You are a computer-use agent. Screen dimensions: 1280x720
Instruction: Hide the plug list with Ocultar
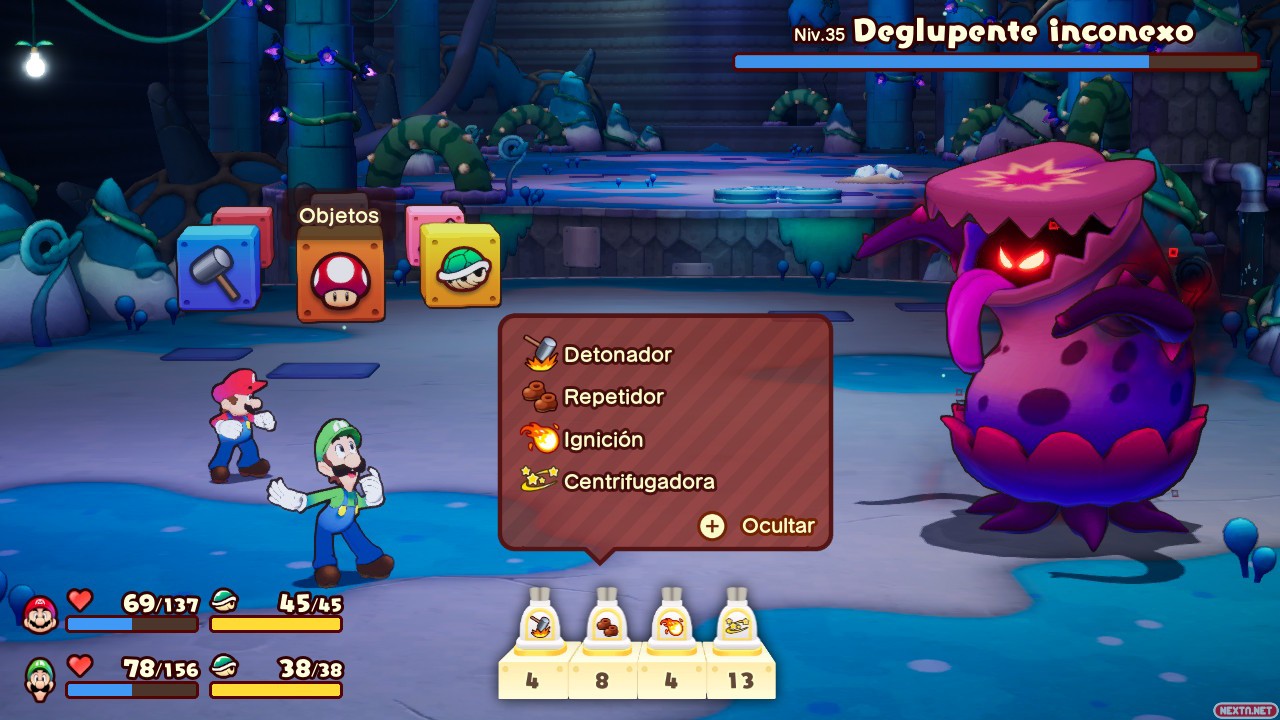point(757,526)
